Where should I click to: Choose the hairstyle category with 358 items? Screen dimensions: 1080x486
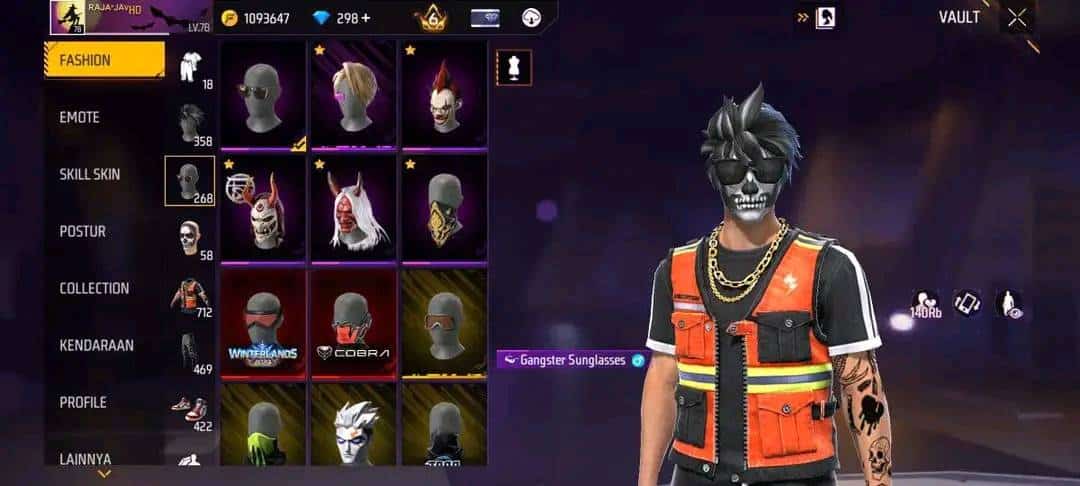(x=190, y=125)
